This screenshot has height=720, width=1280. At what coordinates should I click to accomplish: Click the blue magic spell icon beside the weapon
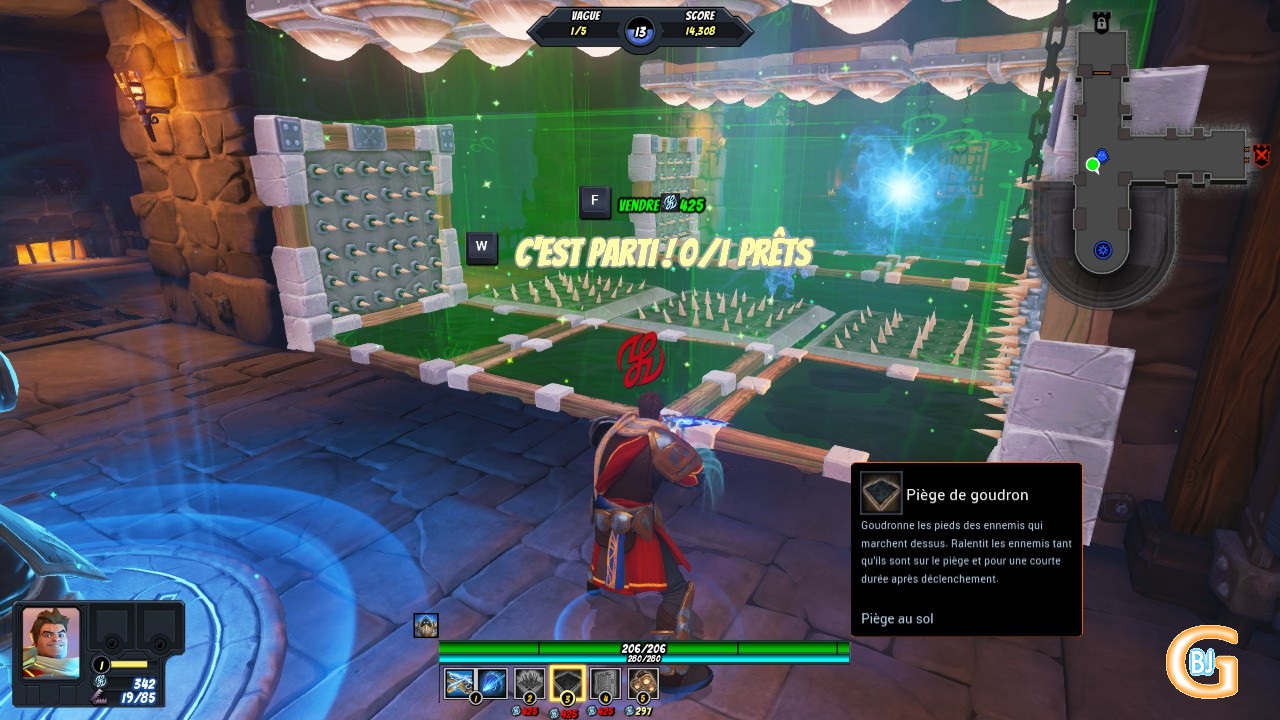(x=493, y=682)
